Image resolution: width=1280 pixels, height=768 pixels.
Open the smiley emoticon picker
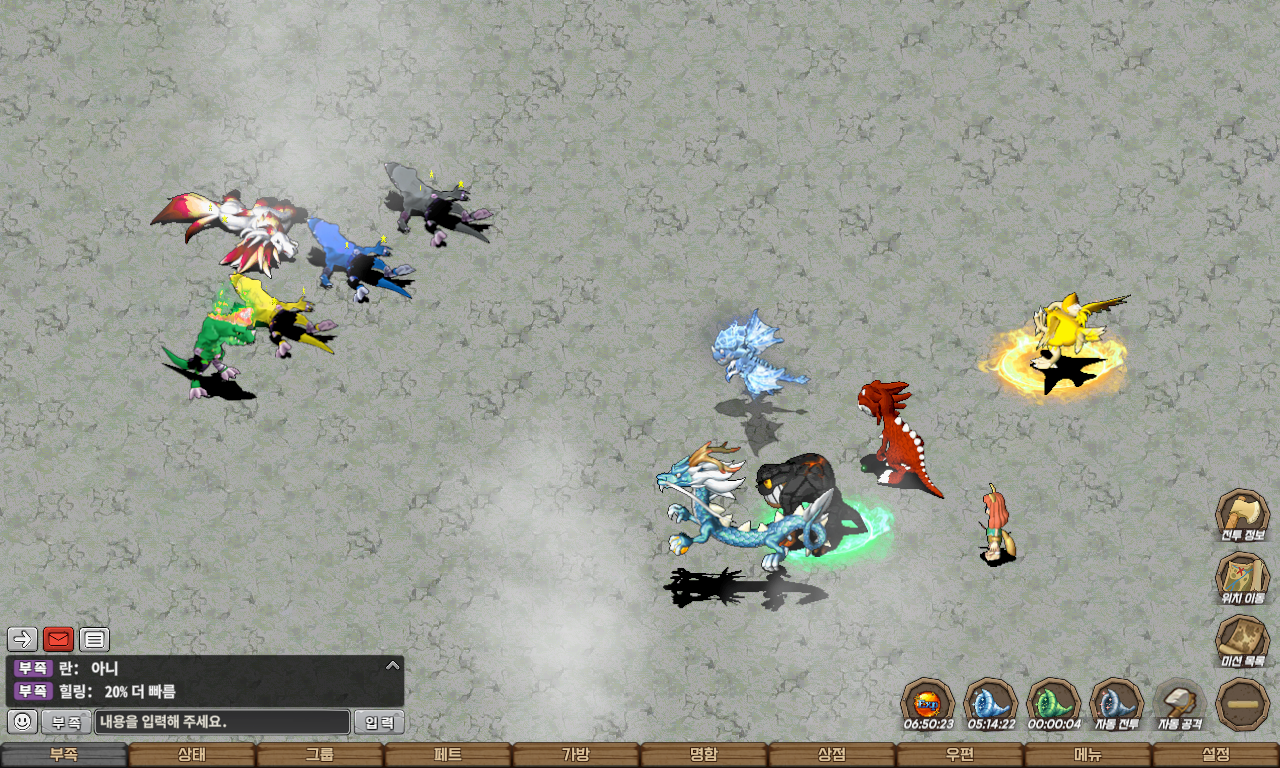click(22, 721)
